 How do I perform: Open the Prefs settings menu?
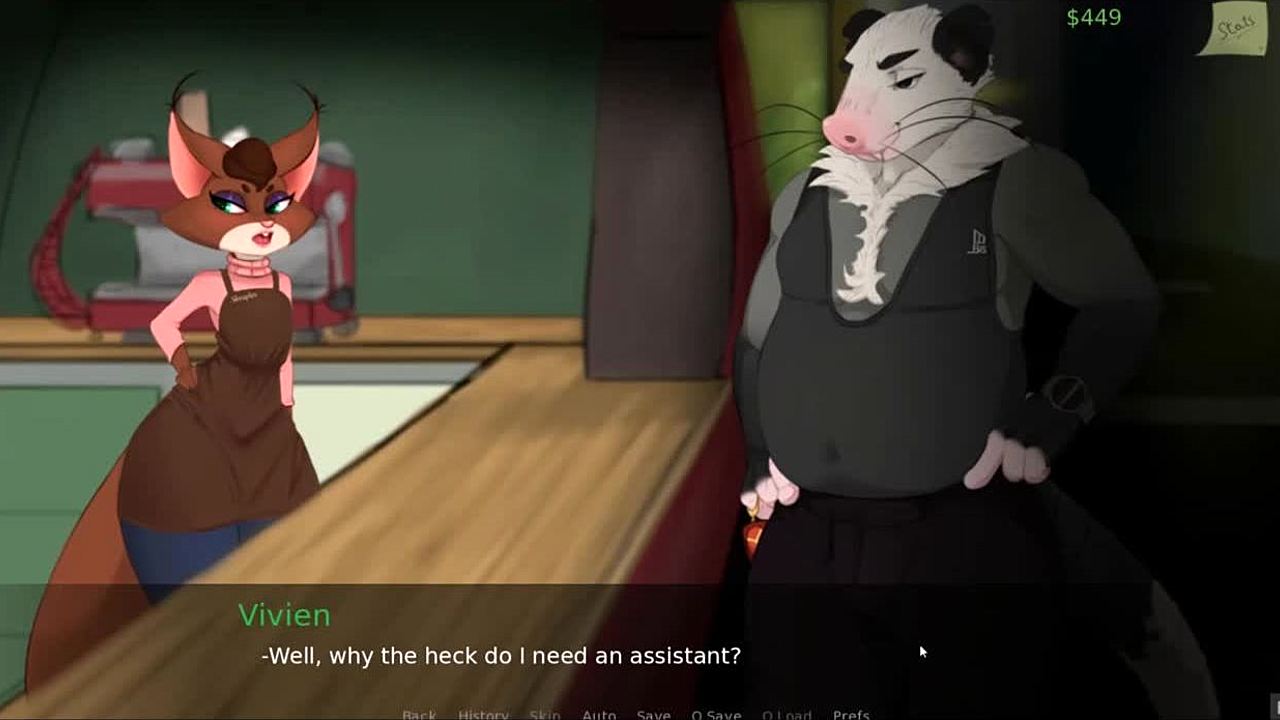point(851,714)
